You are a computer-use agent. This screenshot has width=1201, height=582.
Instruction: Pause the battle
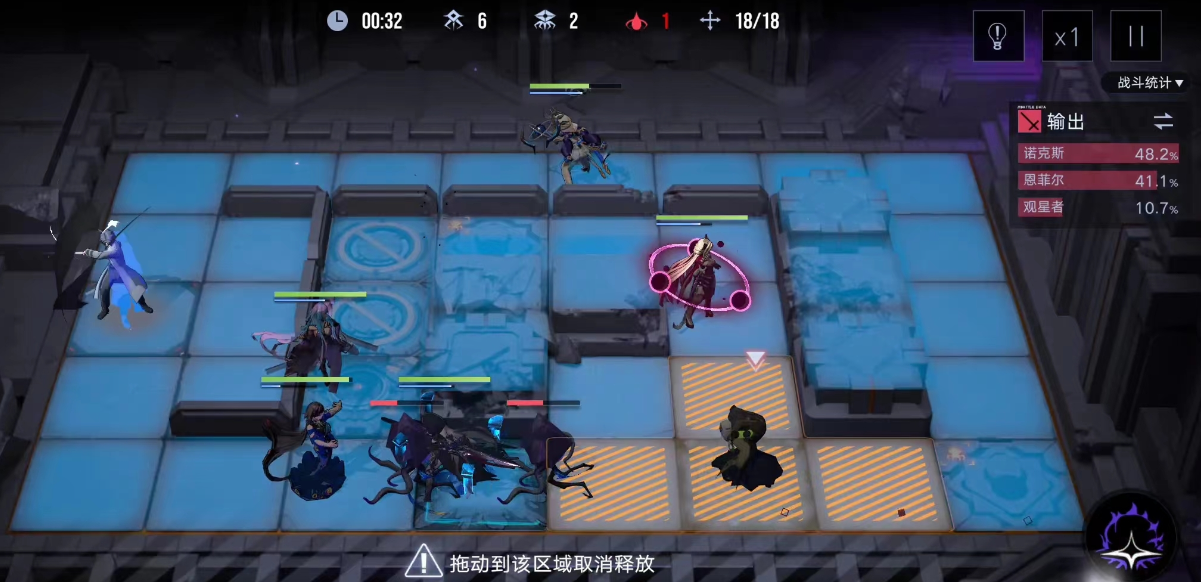(1136, 36)
